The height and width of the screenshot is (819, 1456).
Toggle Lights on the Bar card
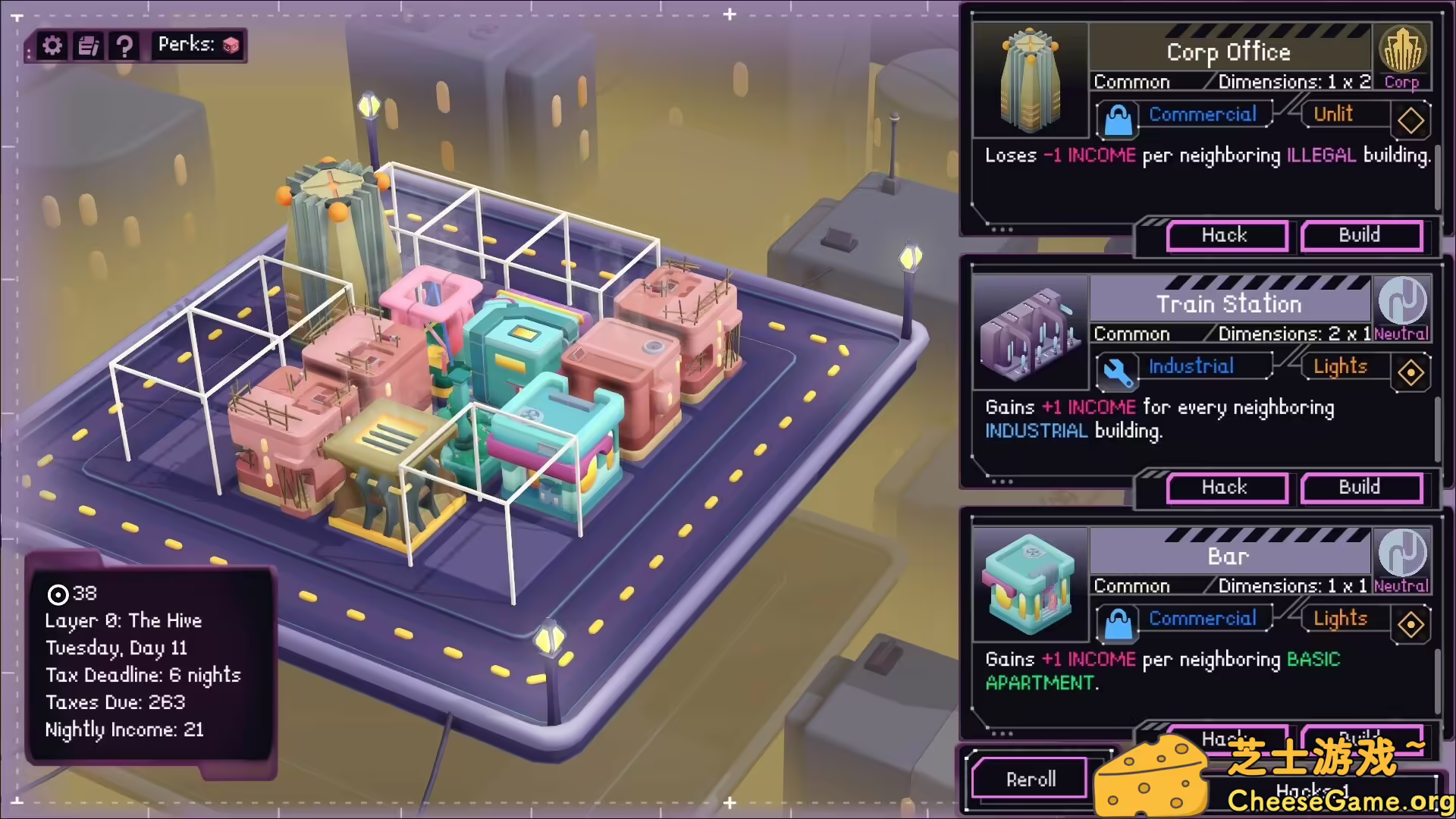point(1340,619)
